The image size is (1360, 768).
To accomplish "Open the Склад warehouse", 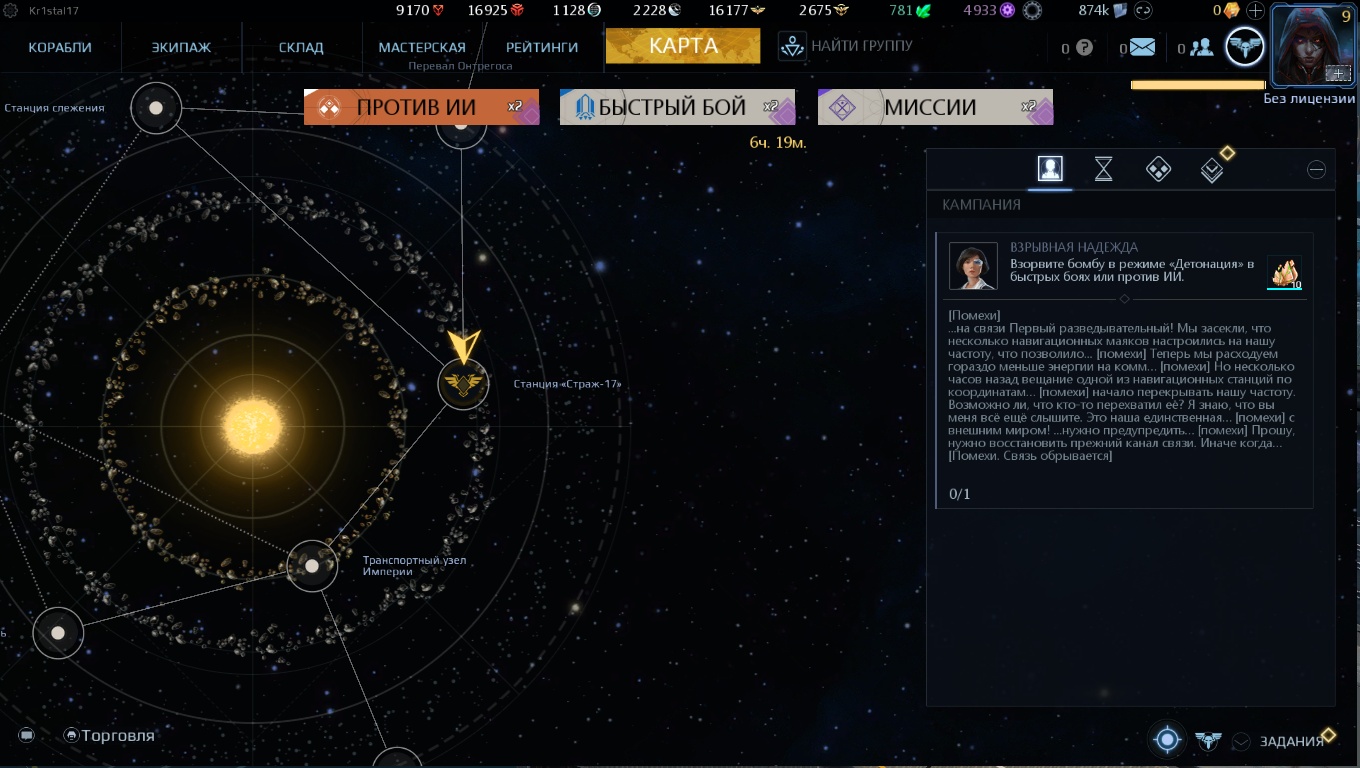I will 301,47.
